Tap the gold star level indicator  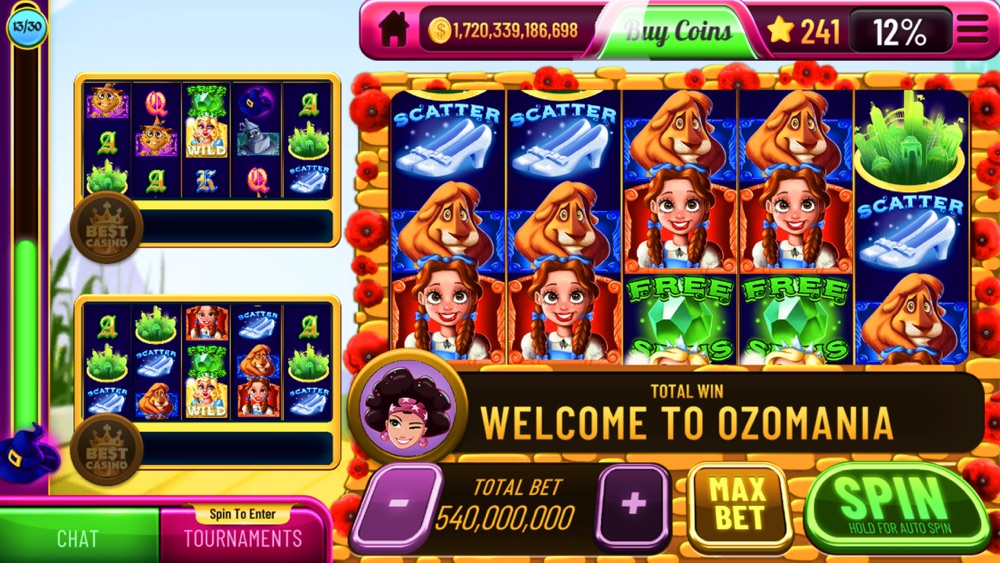pos(780,31)
